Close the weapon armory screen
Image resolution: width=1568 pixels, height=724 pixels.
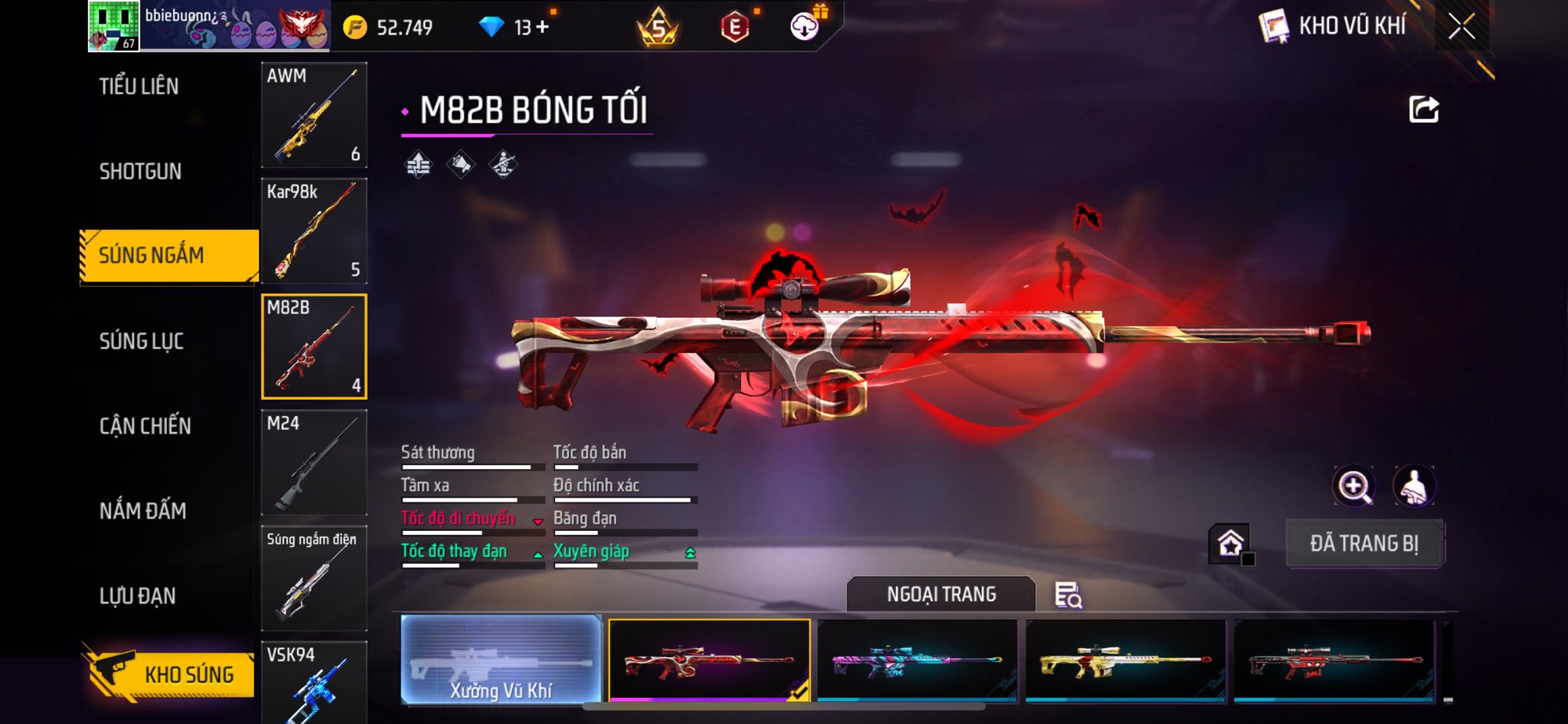(1461, 27)
